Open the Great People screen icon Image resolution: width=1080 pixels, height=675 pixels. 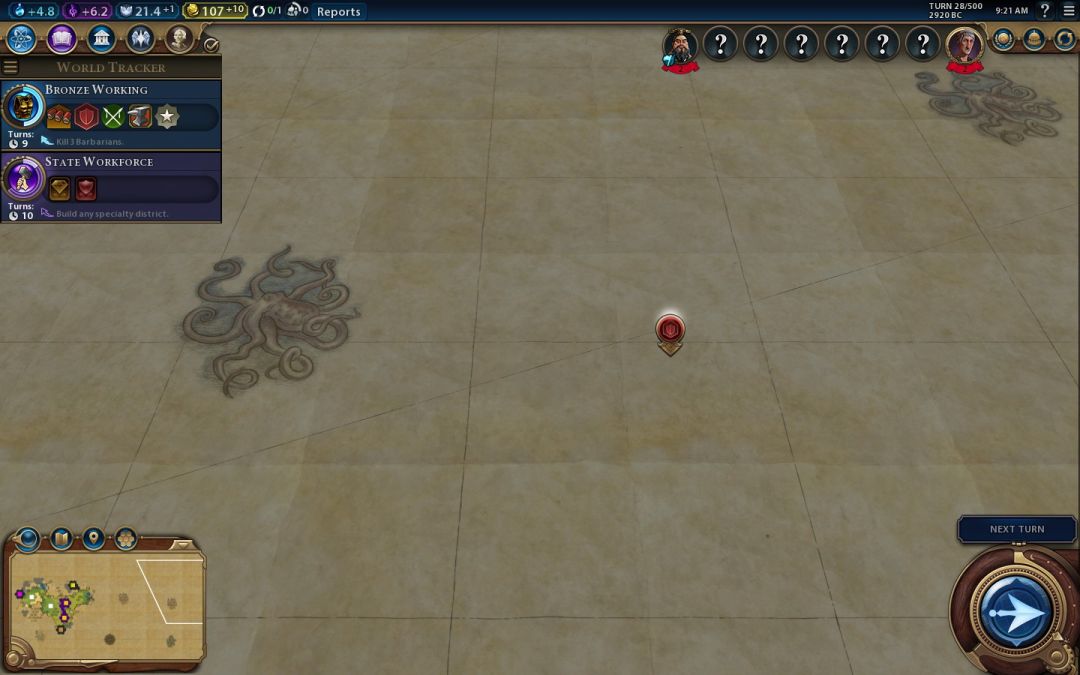179,39
